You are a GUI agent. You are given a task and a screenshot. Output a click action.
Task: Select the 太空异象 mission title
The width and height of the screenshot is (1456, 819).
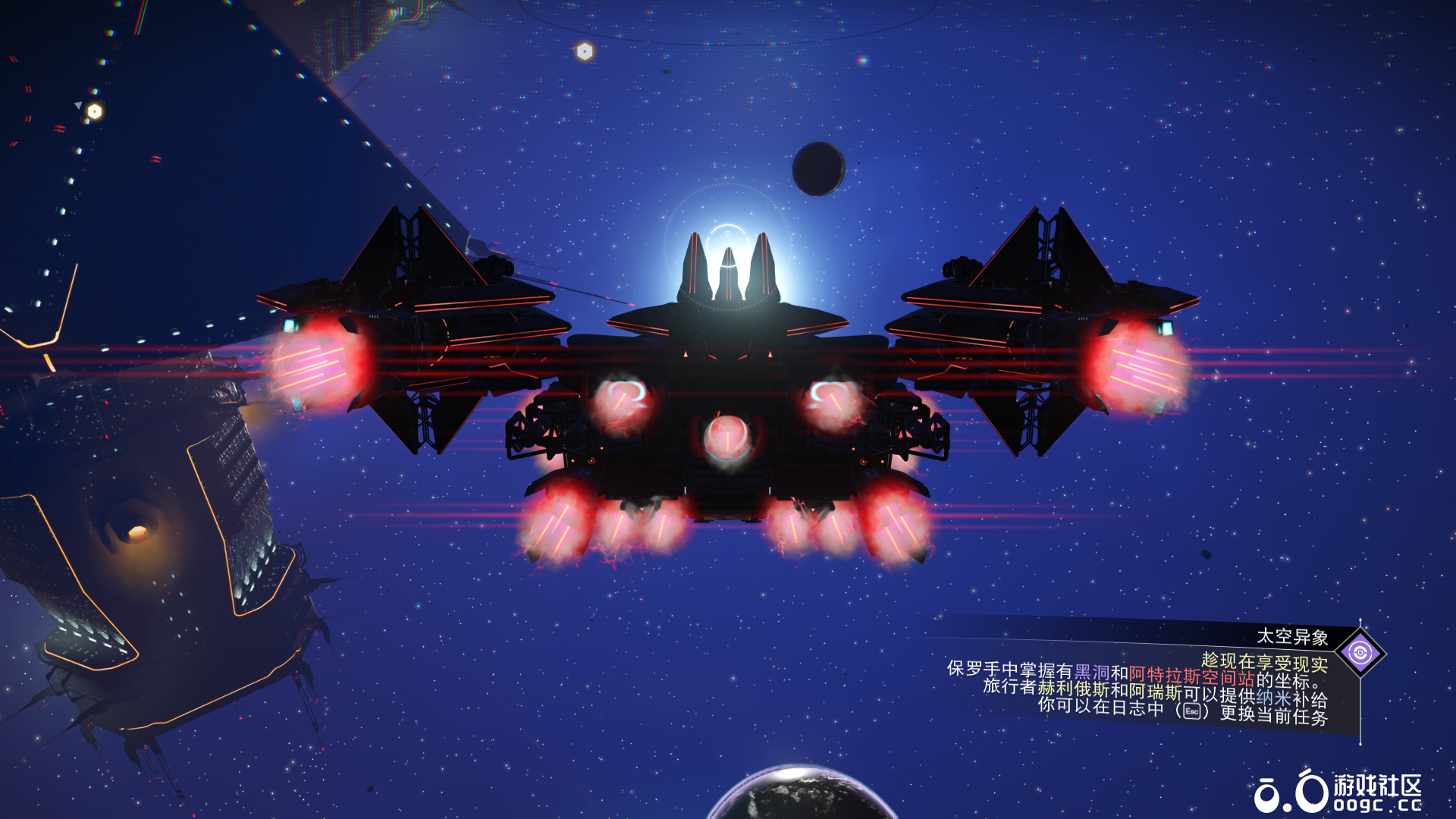tap(1292, 637)
